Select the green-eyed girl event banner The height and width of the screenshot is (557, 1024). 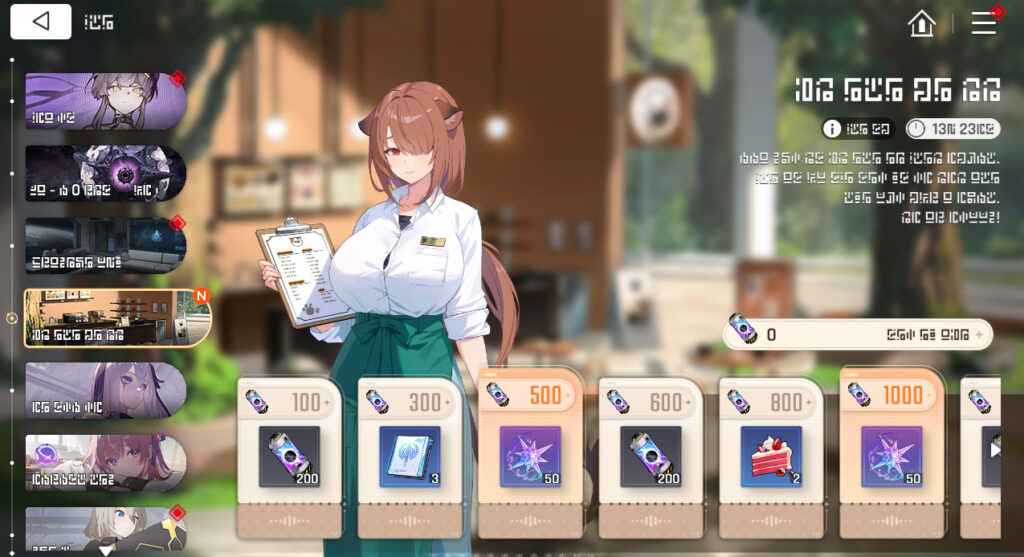105,101
